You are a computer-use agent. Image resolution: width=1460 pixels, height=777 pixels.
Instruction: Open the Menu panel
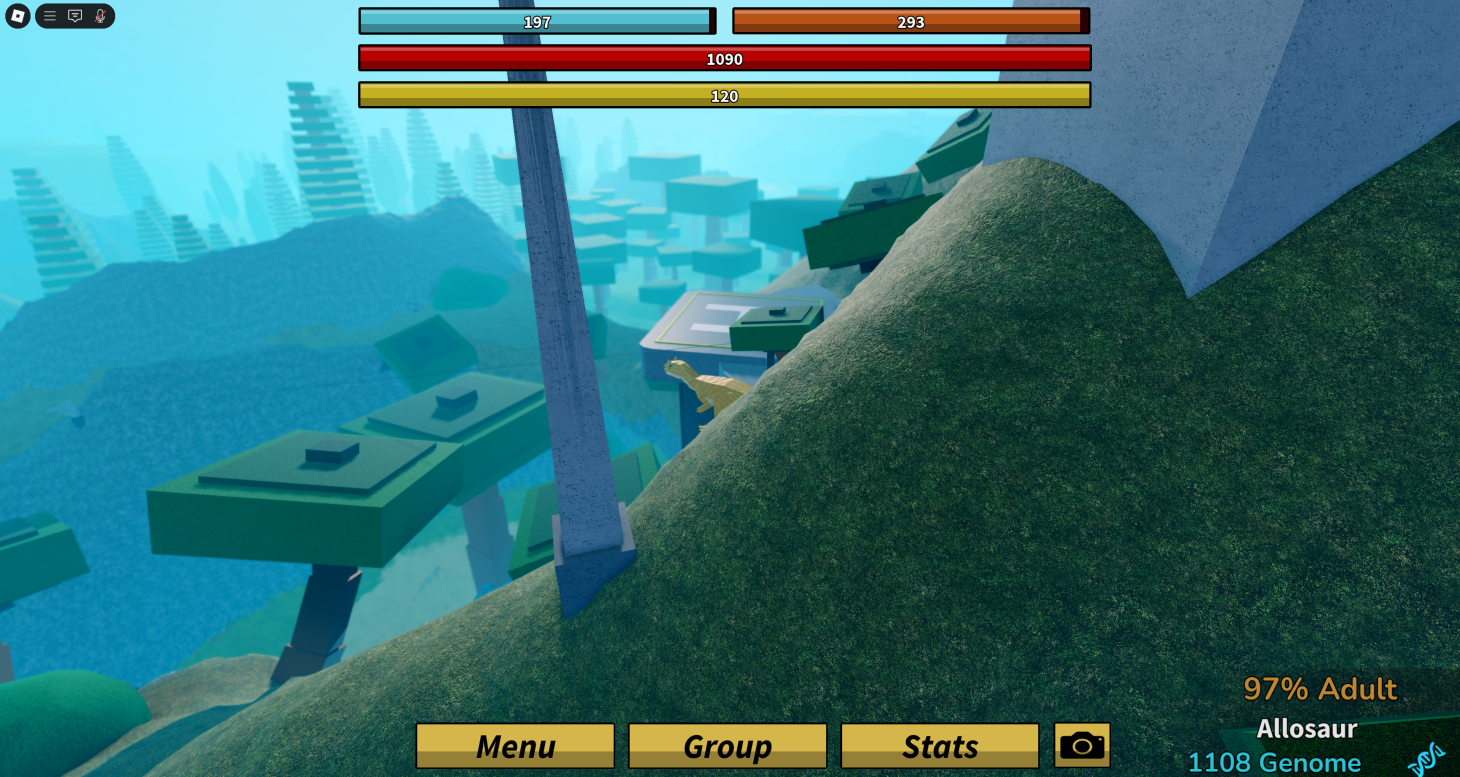[x=514, y=745]
